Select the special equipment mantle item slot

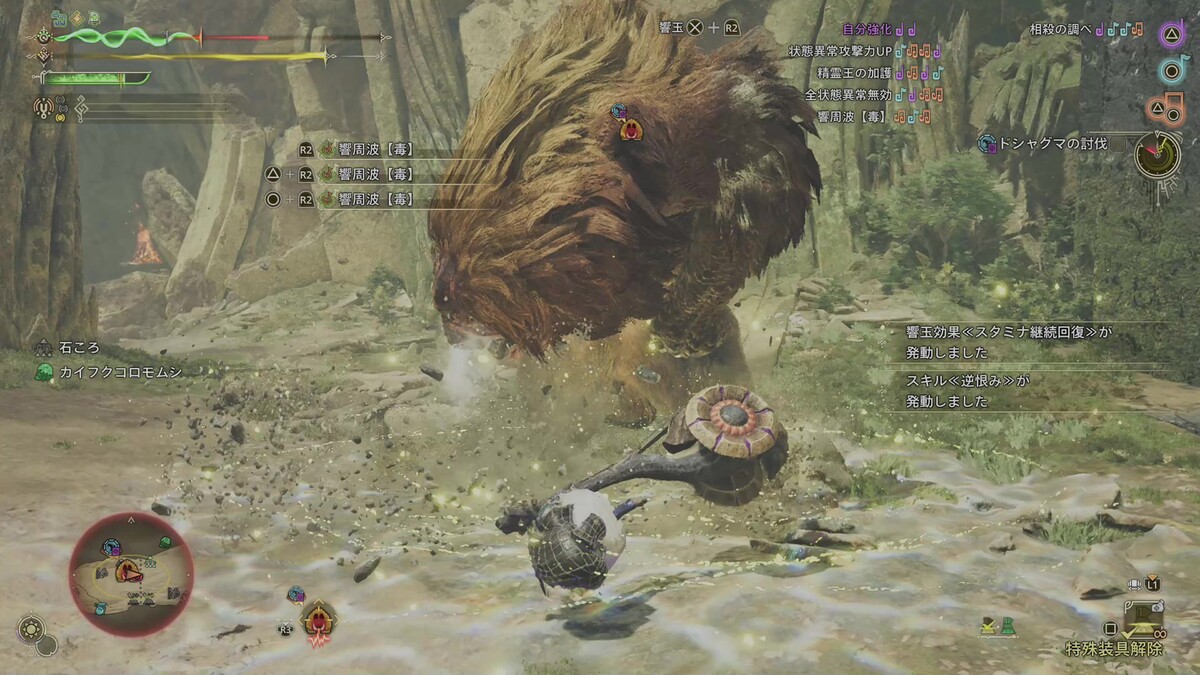click(x=1141, y=619)
